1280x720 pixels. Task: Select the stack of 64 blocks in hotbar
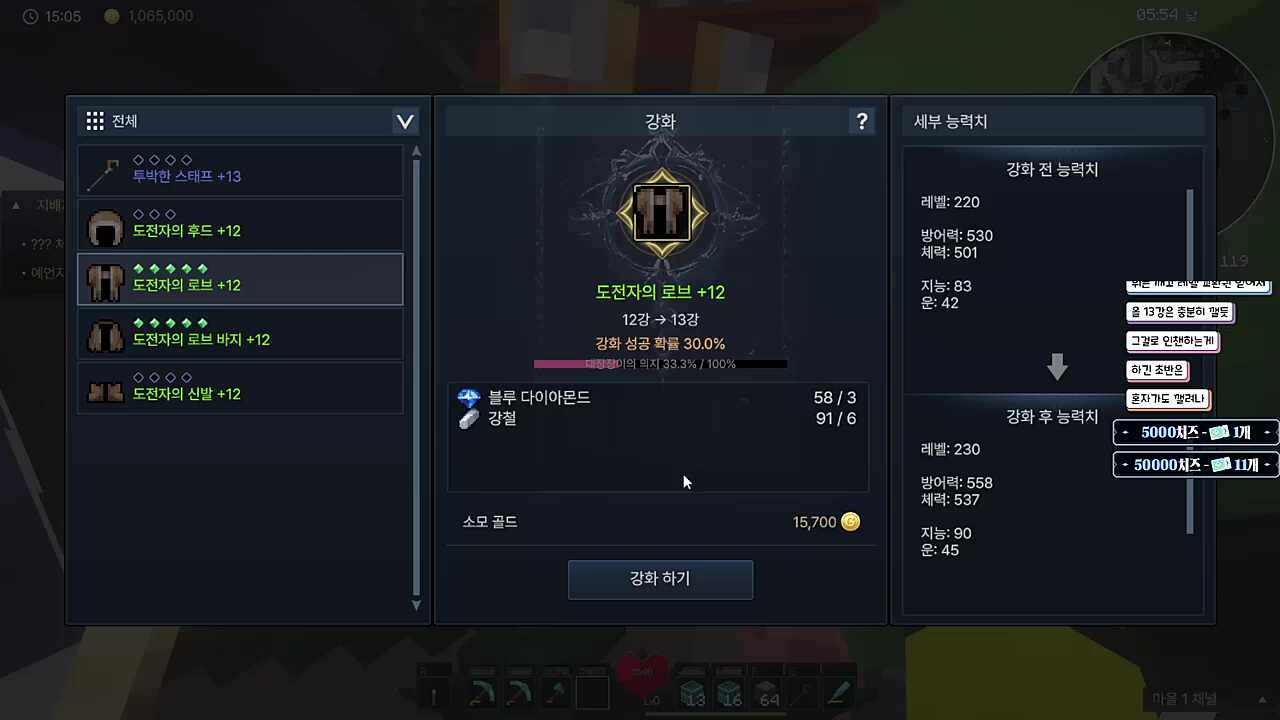pyautogui.click(x=768, y=690)
